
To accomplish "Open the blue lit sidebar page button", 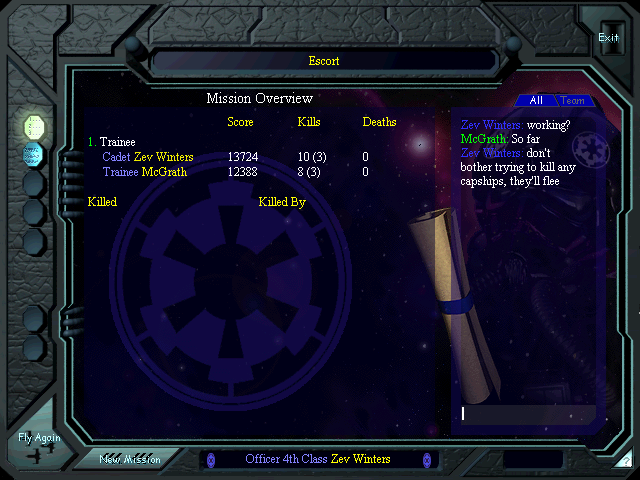I will (x=34, y=154).
